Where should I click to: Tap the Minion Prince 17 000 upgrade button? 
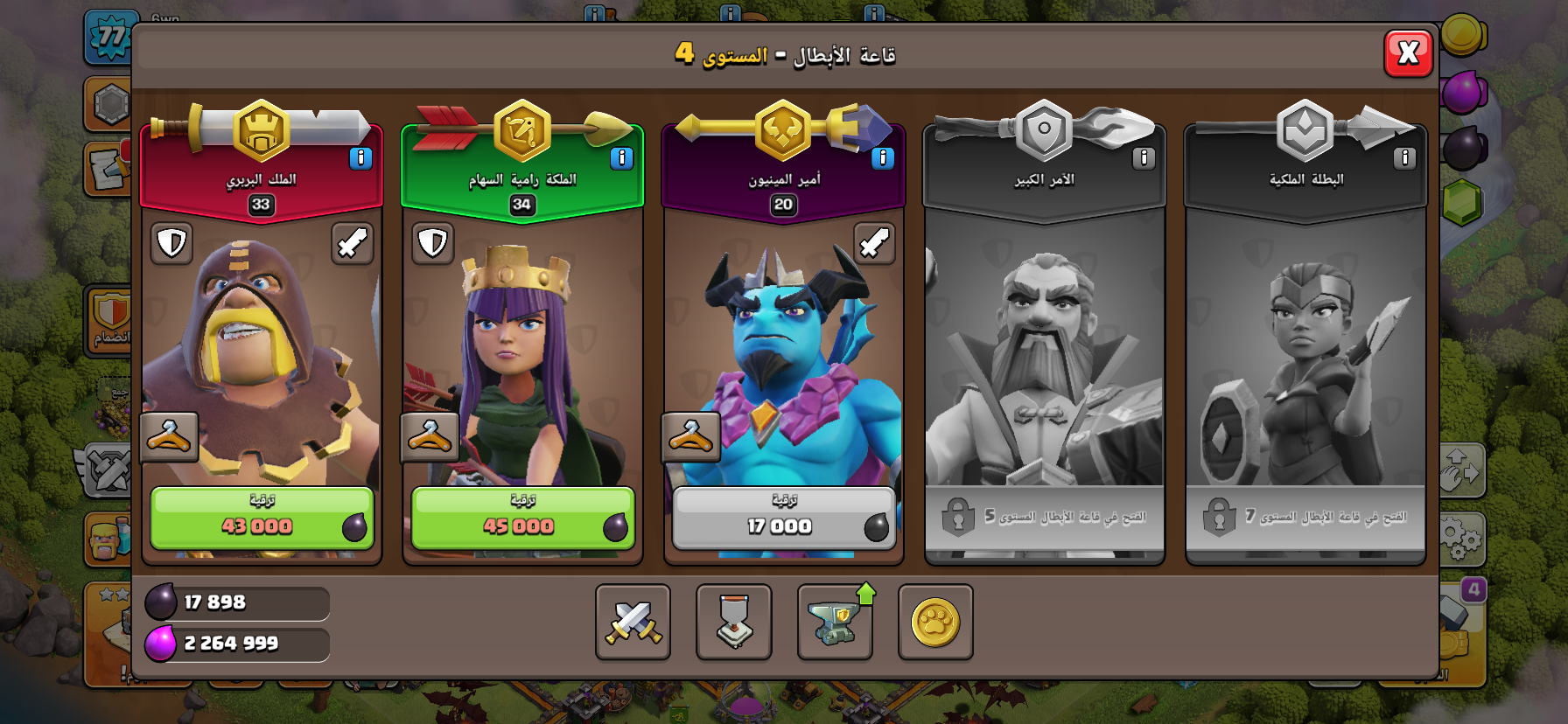[783, 519]
